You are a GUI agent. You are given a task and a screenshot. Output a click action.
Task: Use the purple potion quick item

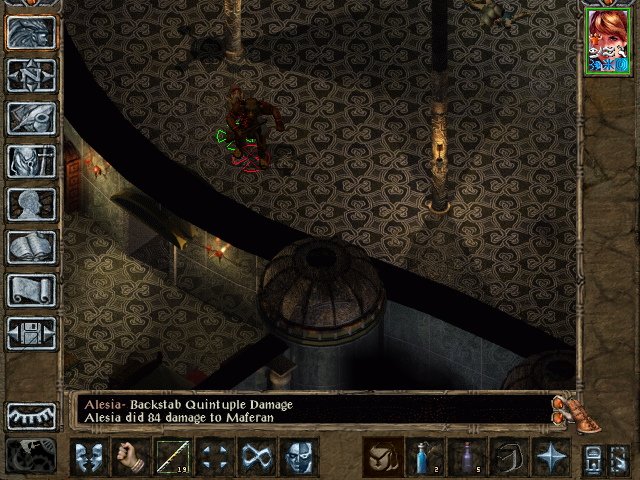(x=467, y=457)
